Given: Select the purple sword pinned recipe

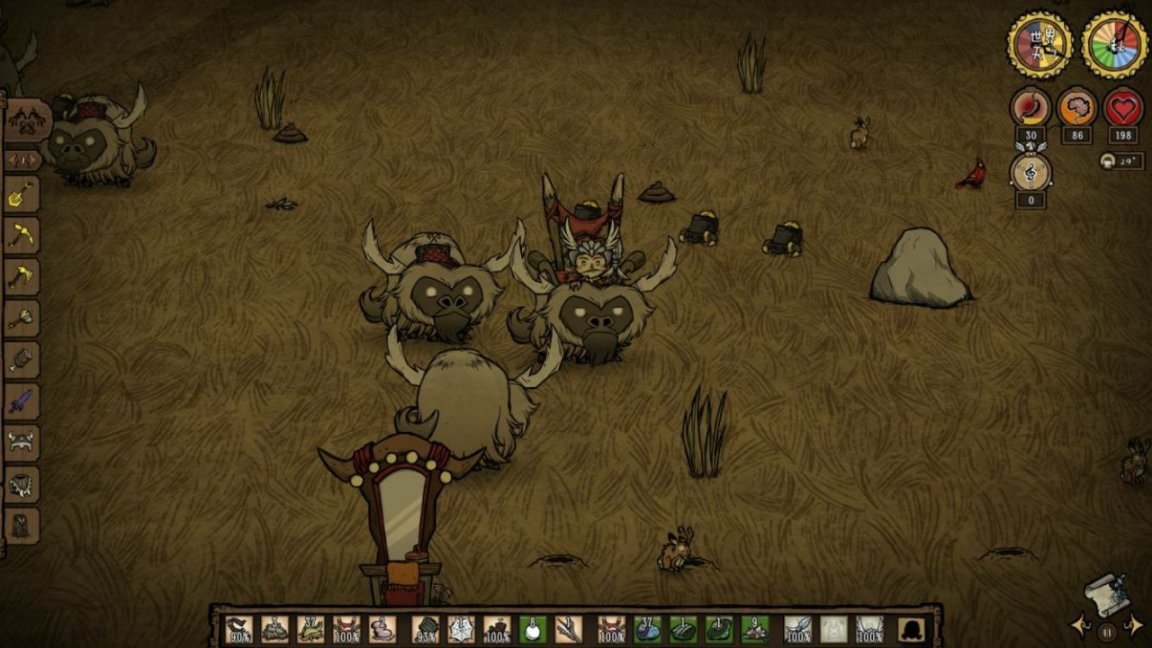Looking at the screenshot, I should pos(22,401).
